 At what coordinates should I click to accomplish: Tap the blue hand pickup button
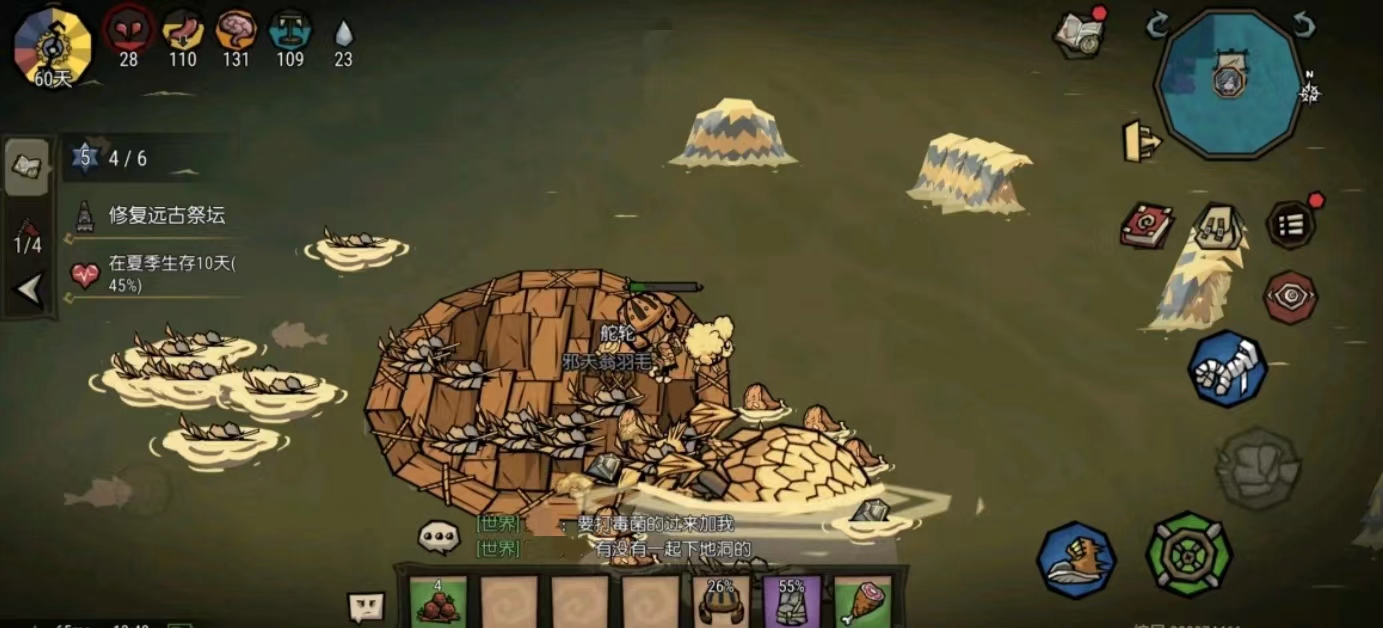tap(1076, 559)
